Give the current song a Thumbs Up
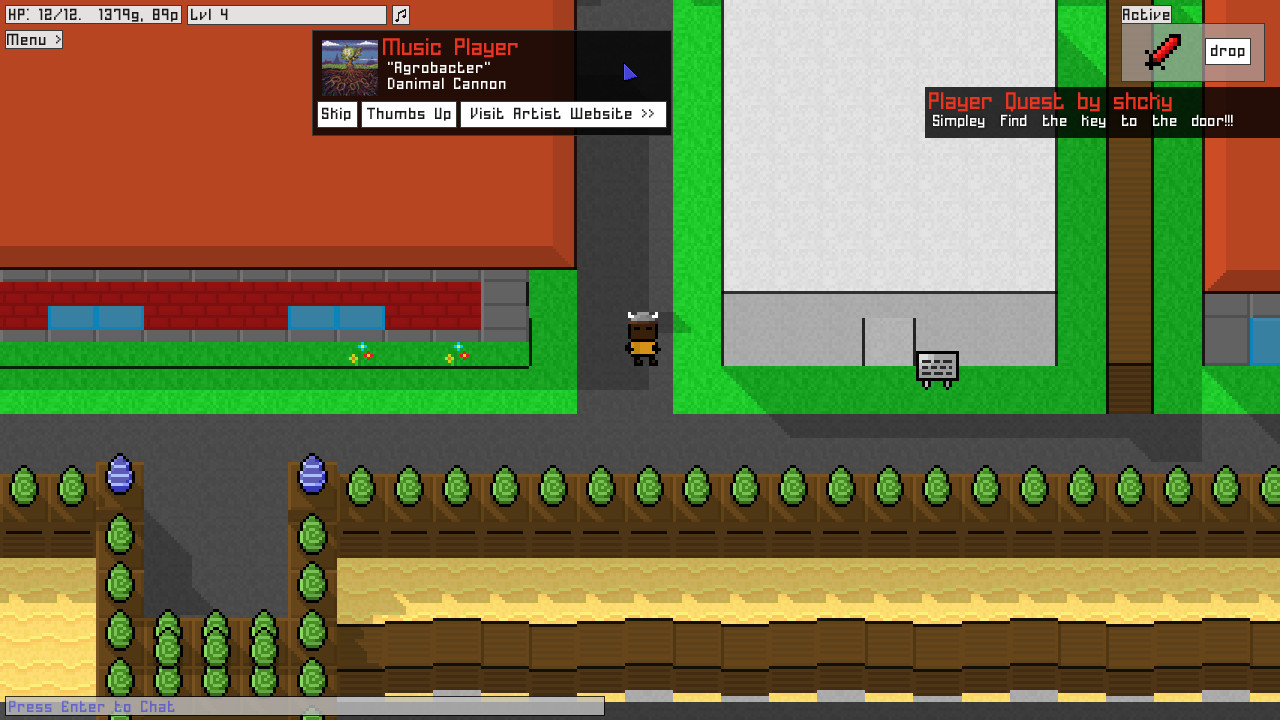1280x720 pixels. click(x=408, y=114)
